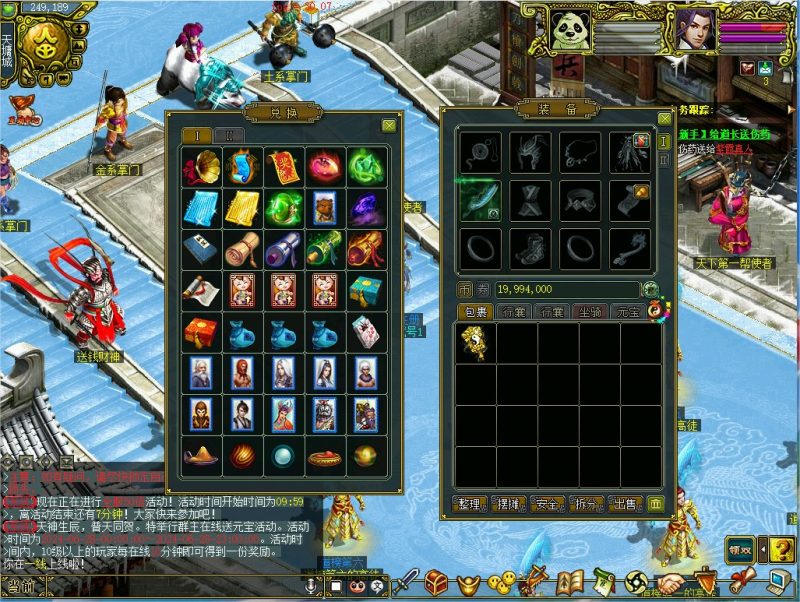Switch to the 坐骑 mount tab
This screenshot has width=800, height=602.
(592, 313)
